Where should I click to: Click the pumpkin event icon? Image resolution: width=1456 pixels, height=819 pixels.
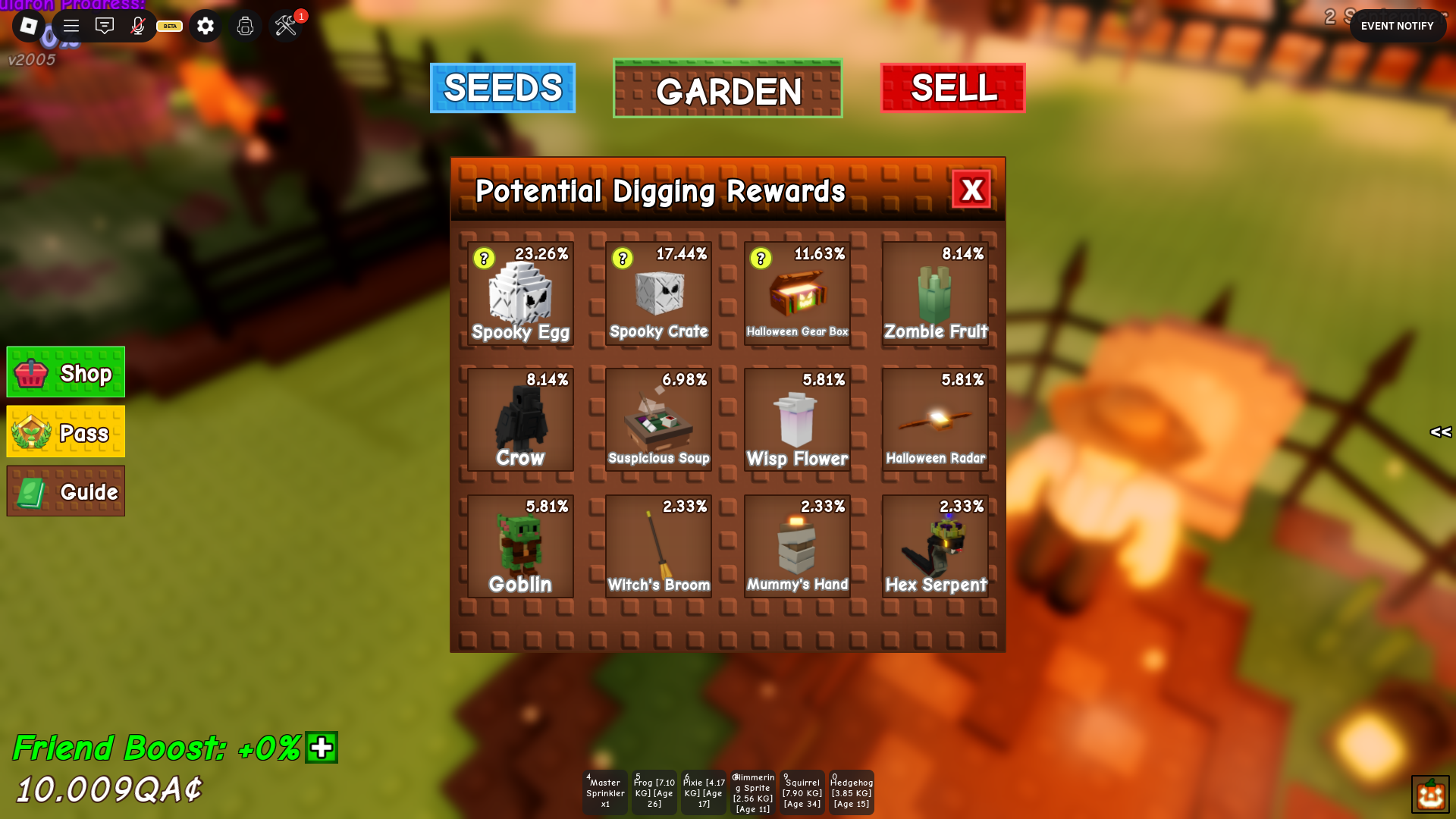click(1430, 794)
